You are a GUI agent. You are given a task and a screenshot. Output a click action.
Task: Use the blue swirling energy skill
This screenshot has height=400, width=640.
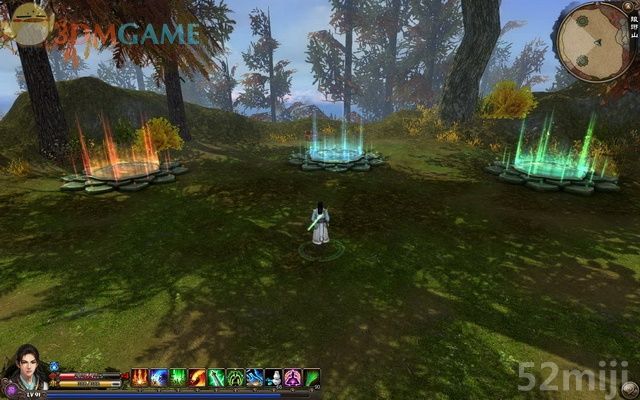[x=159, y=377]
